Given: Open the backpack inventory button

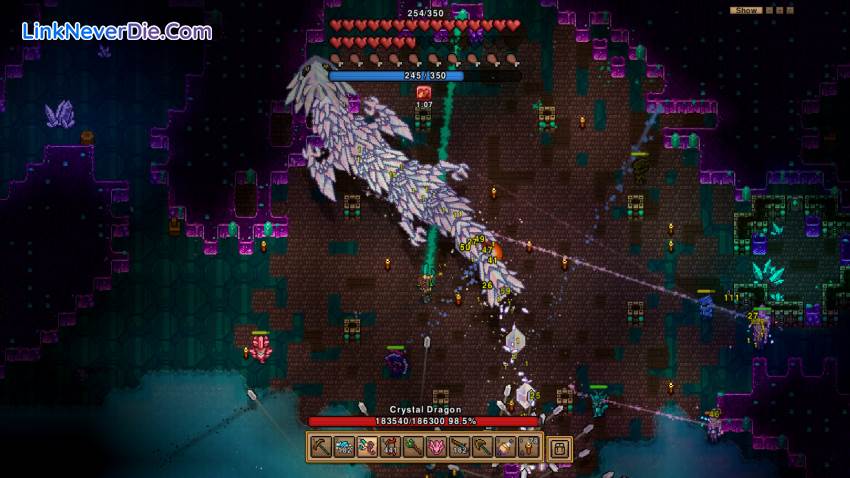Looking at the screenshot, I should (559, 448).
